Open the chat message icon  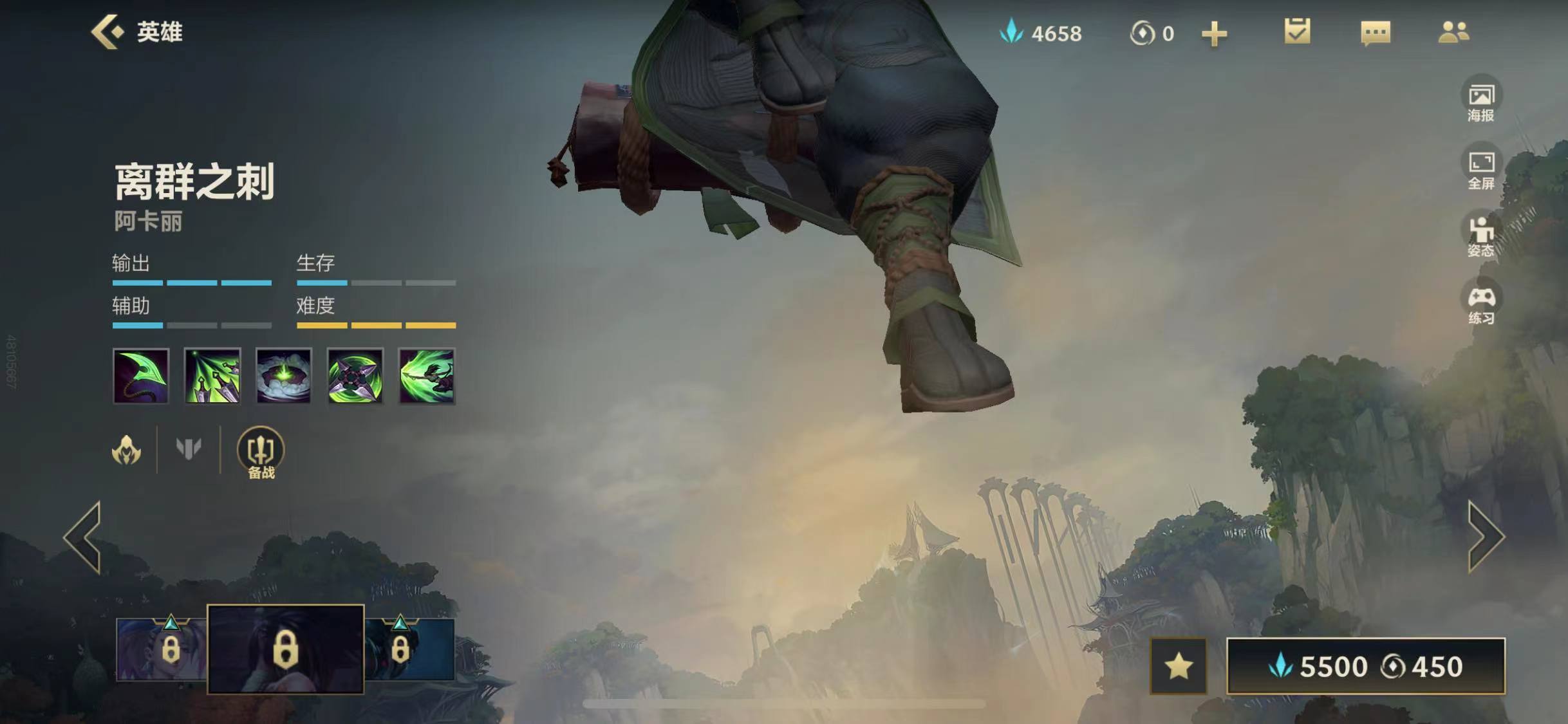[x=1376, y=32]
